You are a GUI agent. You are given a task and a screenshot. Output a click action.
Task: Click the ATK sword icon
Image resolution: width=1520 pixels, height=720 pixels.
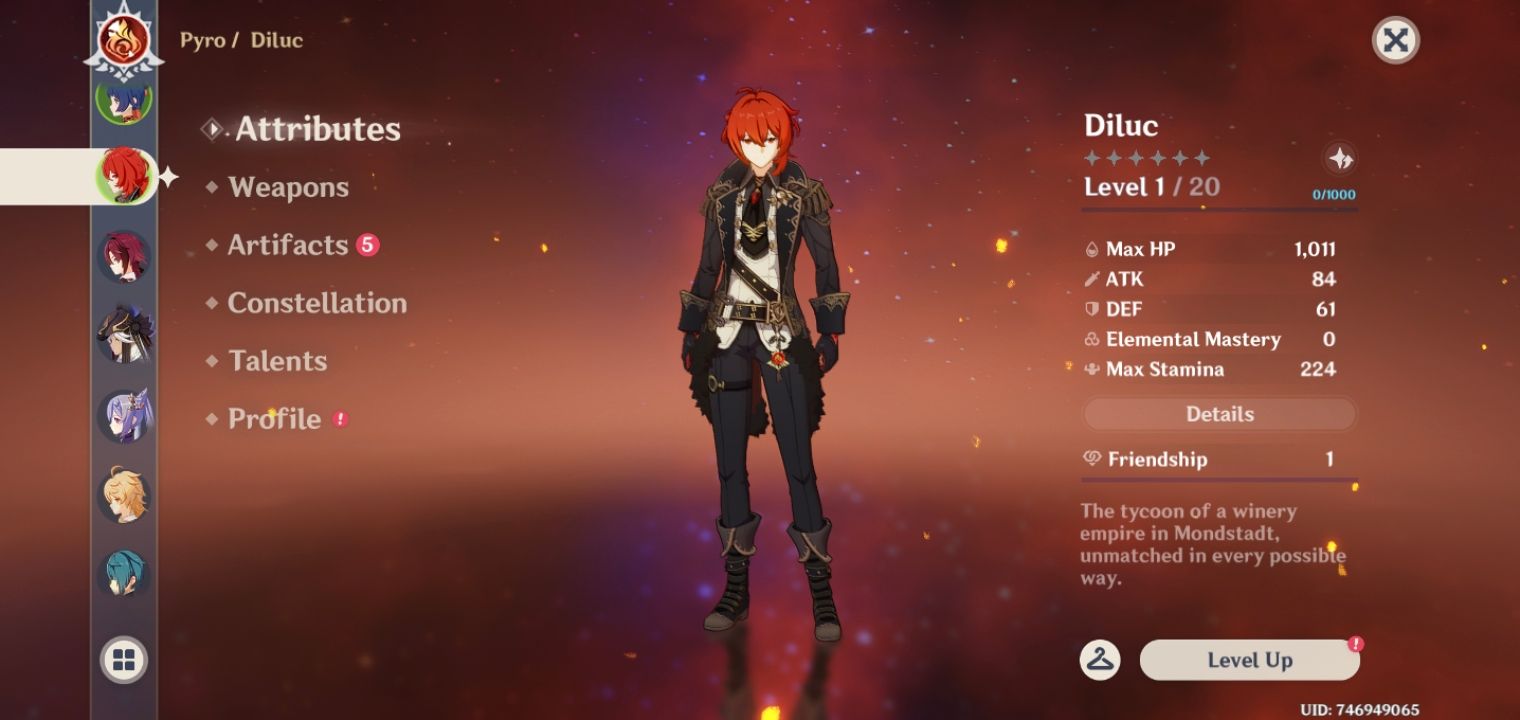point(1093,279)
